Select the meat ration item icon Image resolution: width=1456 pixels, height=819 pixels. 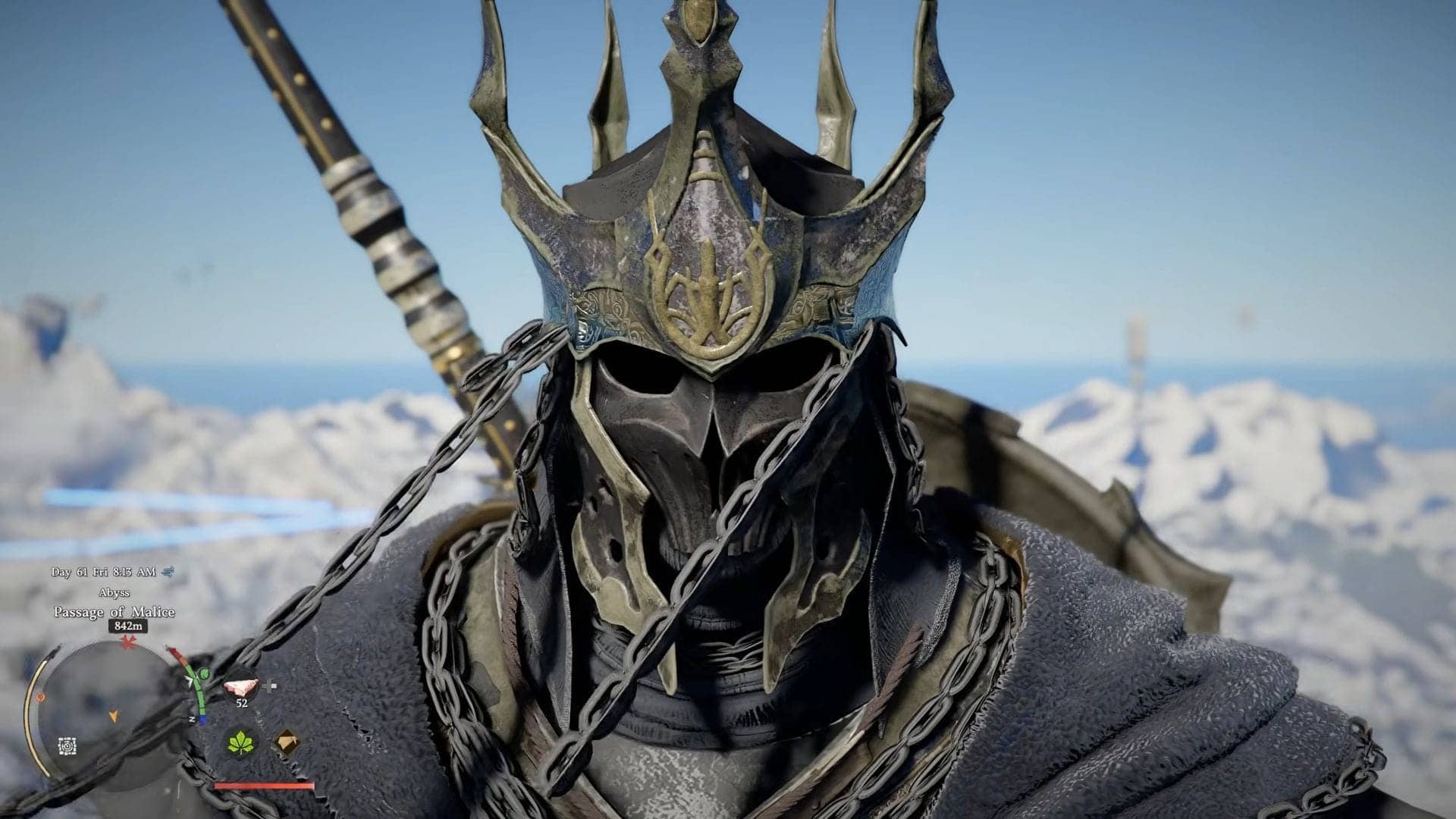240,686
